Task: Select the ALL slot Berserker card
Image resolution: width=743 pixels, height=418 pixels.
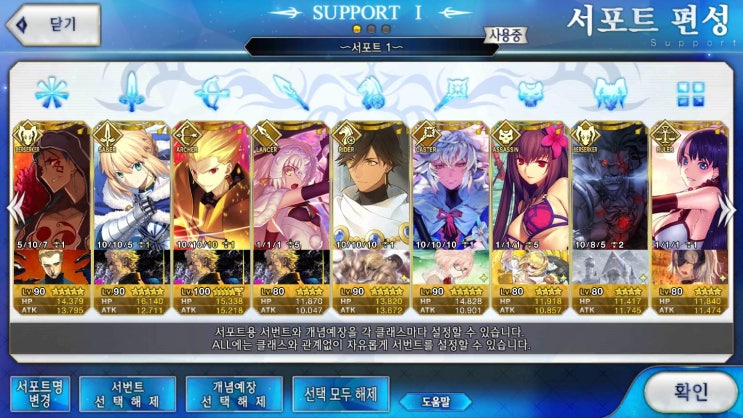Action: pyautogui.click(x=51, y=200)
